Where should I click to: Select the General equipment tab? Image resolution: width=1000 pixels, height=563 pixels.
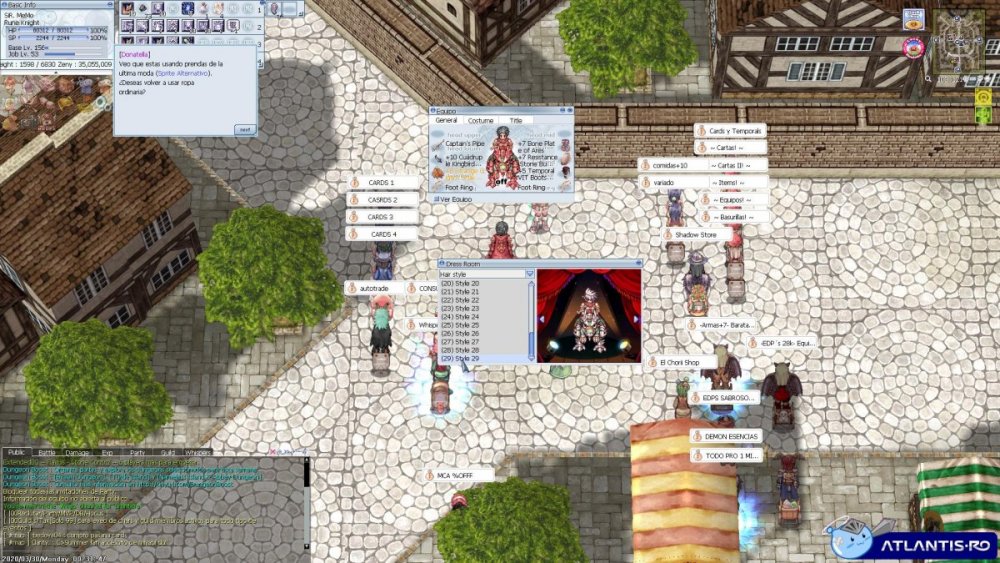coord(446,120)
